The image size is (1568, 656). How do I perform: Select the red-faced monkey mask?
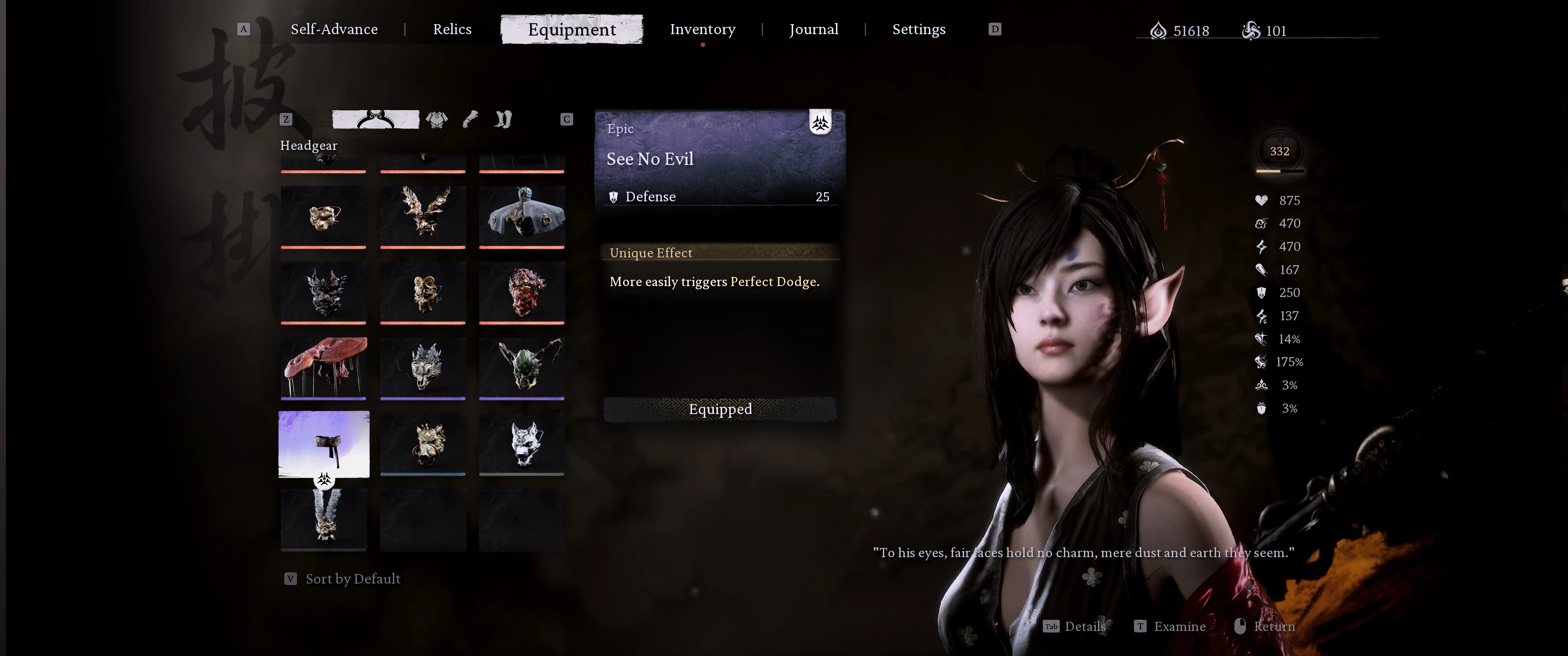click(x=521, y=292)
